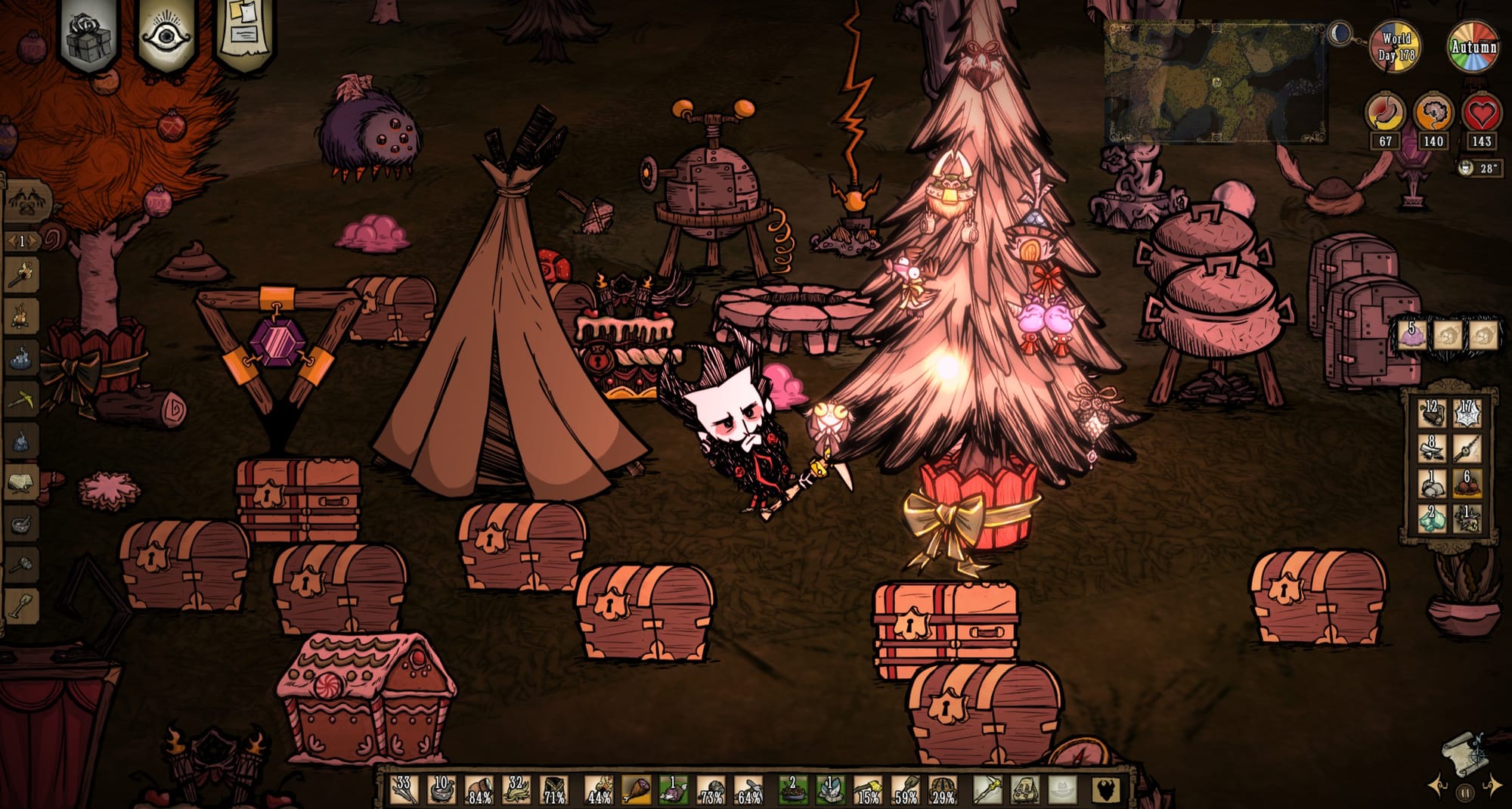Open the eye skill tree badge
The height and width of the screenshot is (809, 1512).
click(164, 36)
